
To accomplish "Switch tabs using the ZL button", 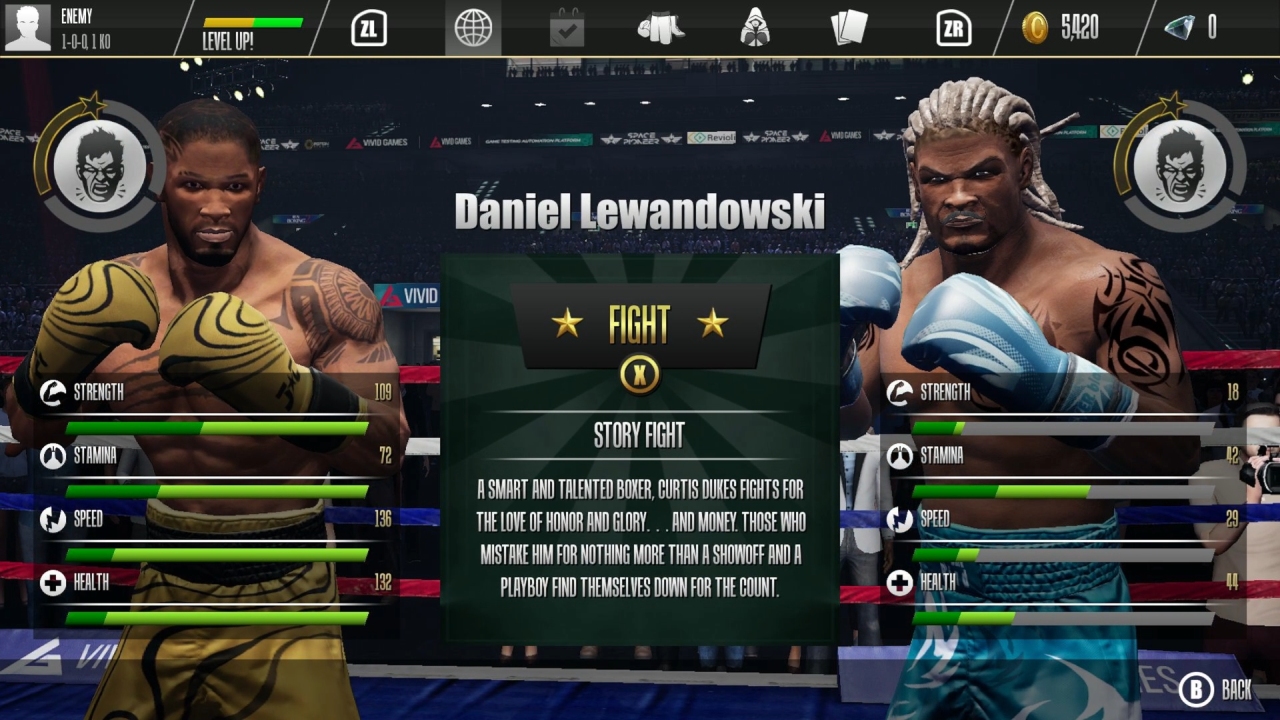I will point(369,28).
